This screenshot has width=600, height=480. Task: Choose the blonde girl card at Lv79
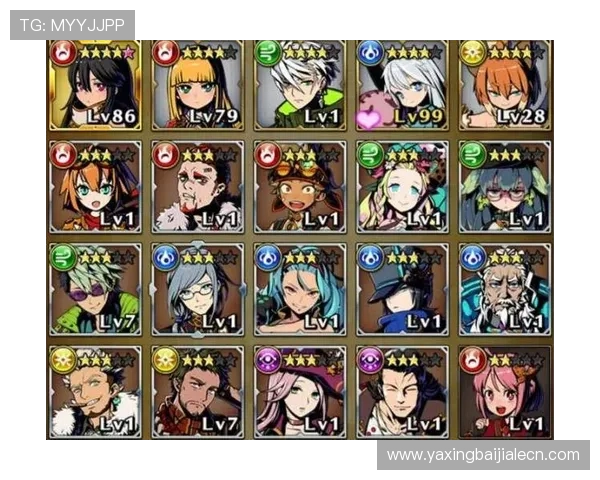197,86
